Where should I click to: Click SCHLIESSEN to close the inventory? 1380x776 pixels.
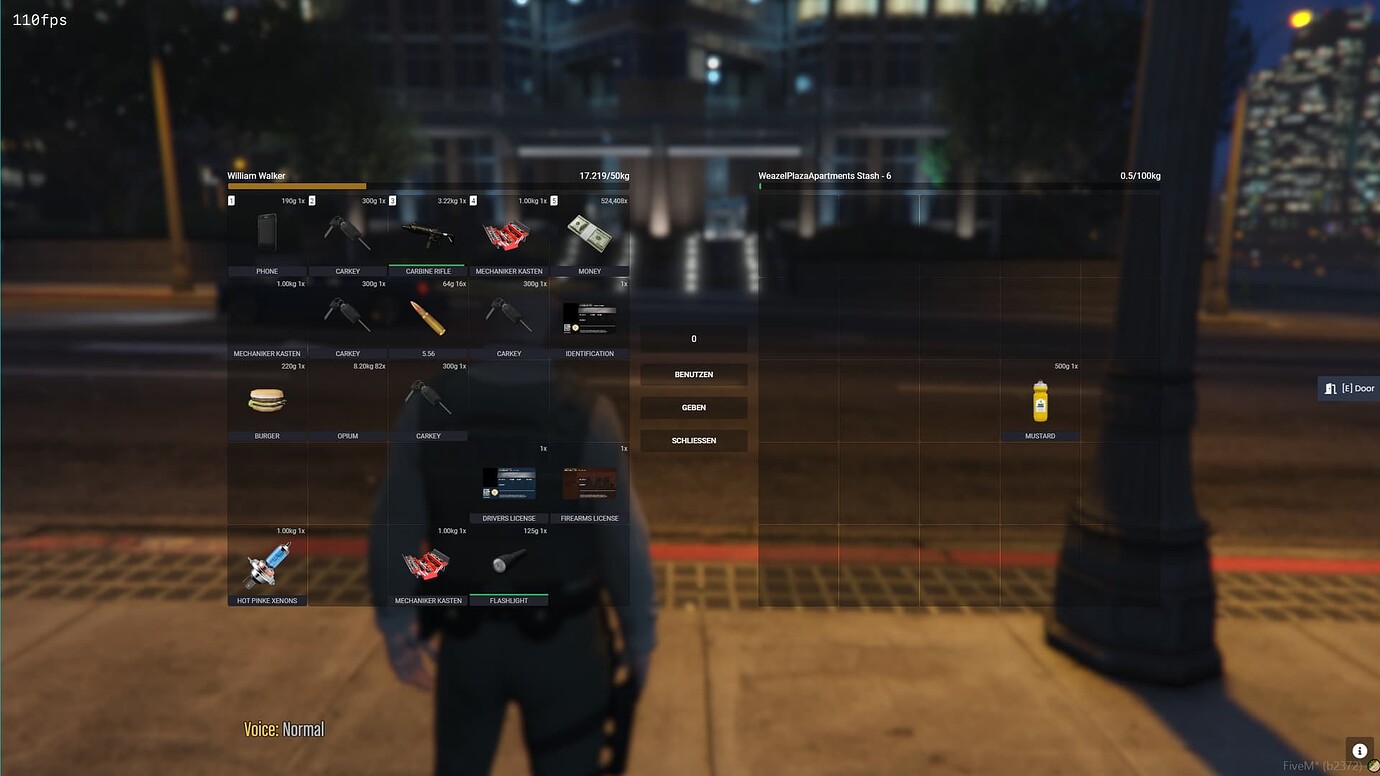coord(694,440)
